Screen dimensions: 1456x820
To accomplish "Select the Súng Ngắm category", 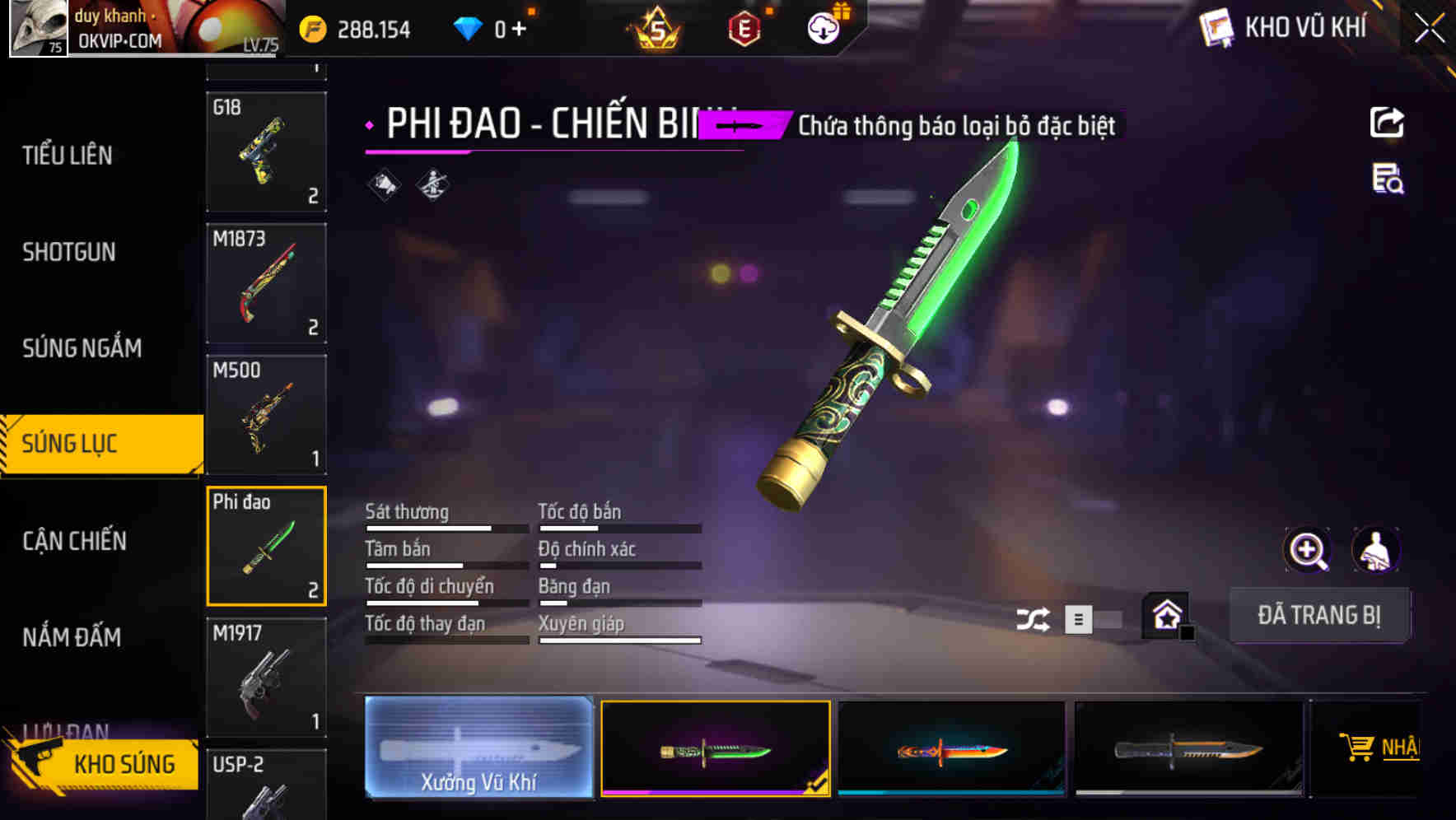I will (82, 348).
